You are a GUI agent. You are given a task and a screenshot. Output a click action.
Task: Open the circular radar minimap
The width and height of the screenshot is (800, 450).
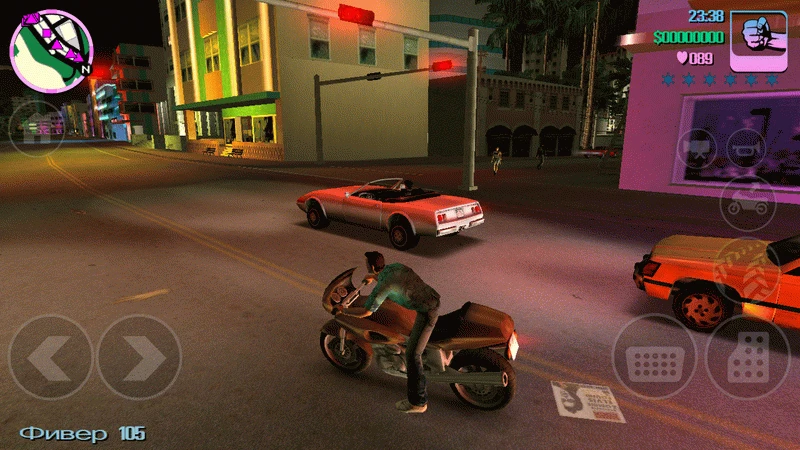tap(50, 48)
